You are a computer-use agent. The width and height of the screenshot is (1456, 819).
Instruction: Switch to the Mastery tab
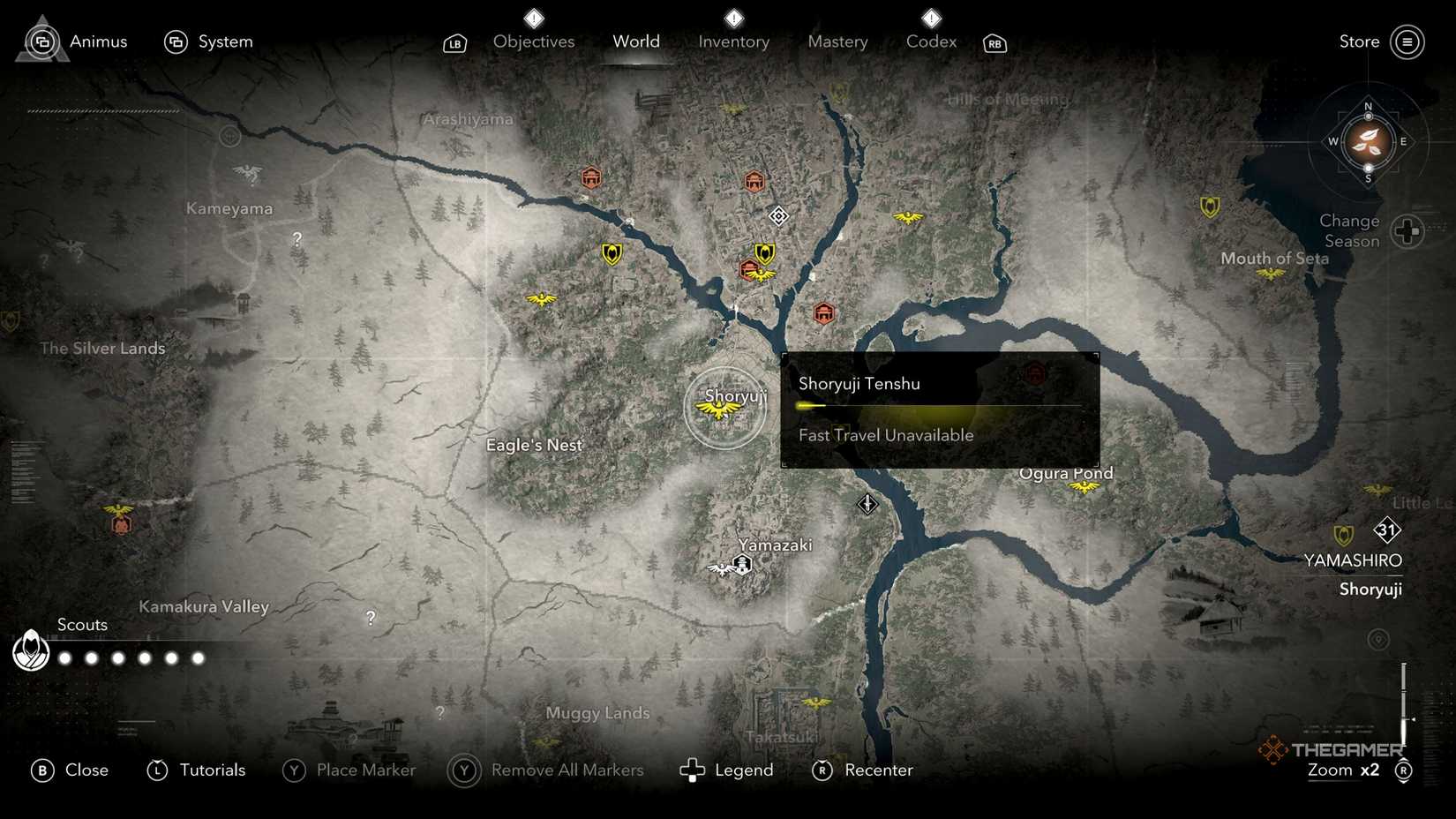point(837,41)
